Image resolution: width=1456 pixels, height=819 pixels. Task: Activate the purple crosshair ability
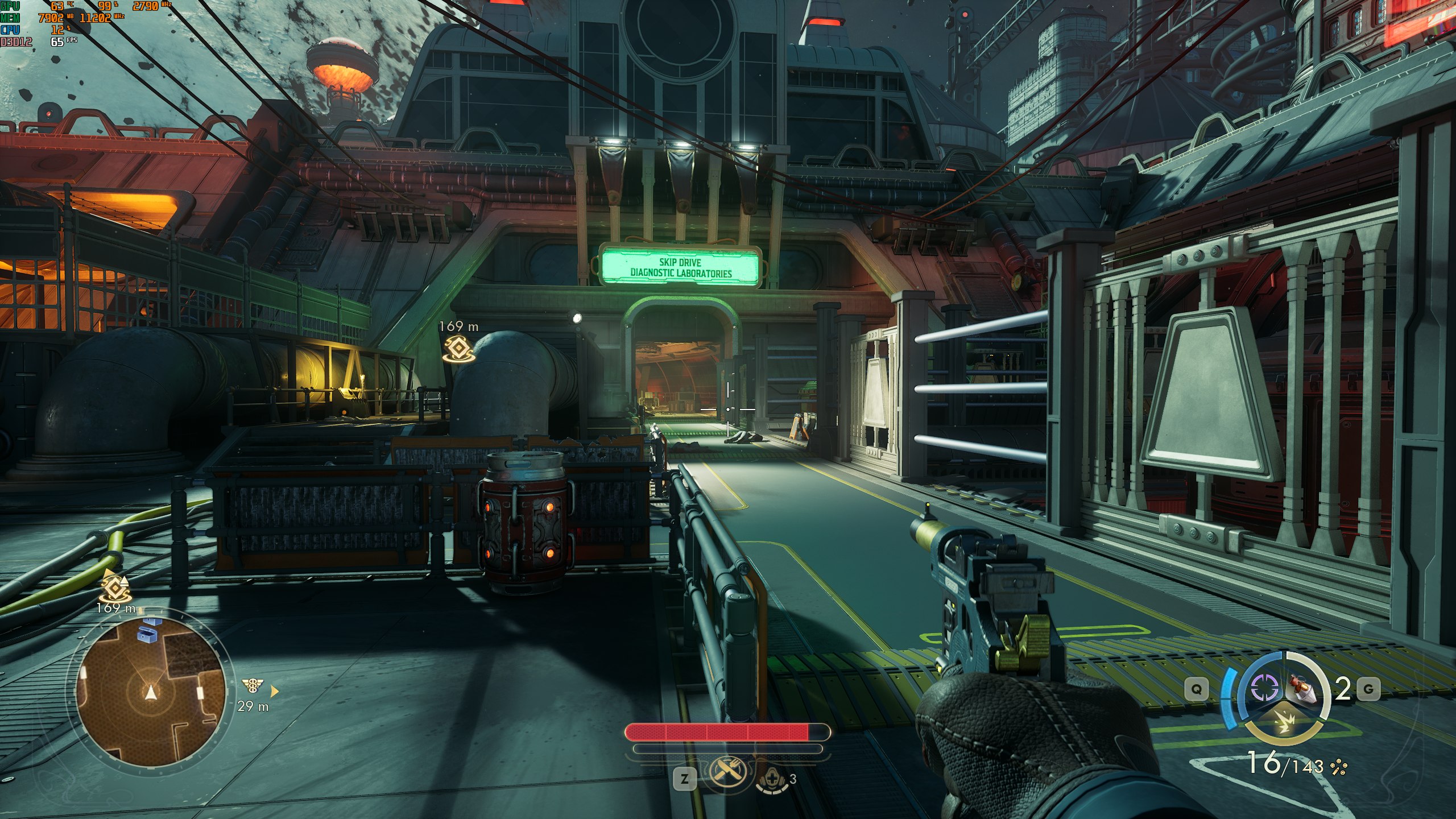click(1265, 689)
